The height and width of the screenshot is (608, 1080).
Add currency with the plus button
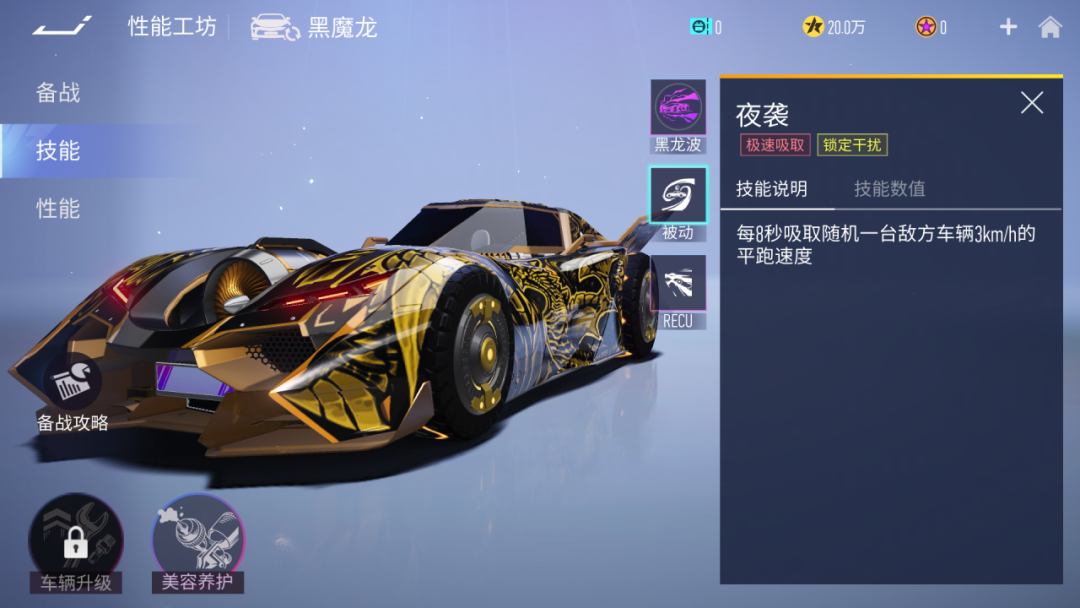(1008, 27)
